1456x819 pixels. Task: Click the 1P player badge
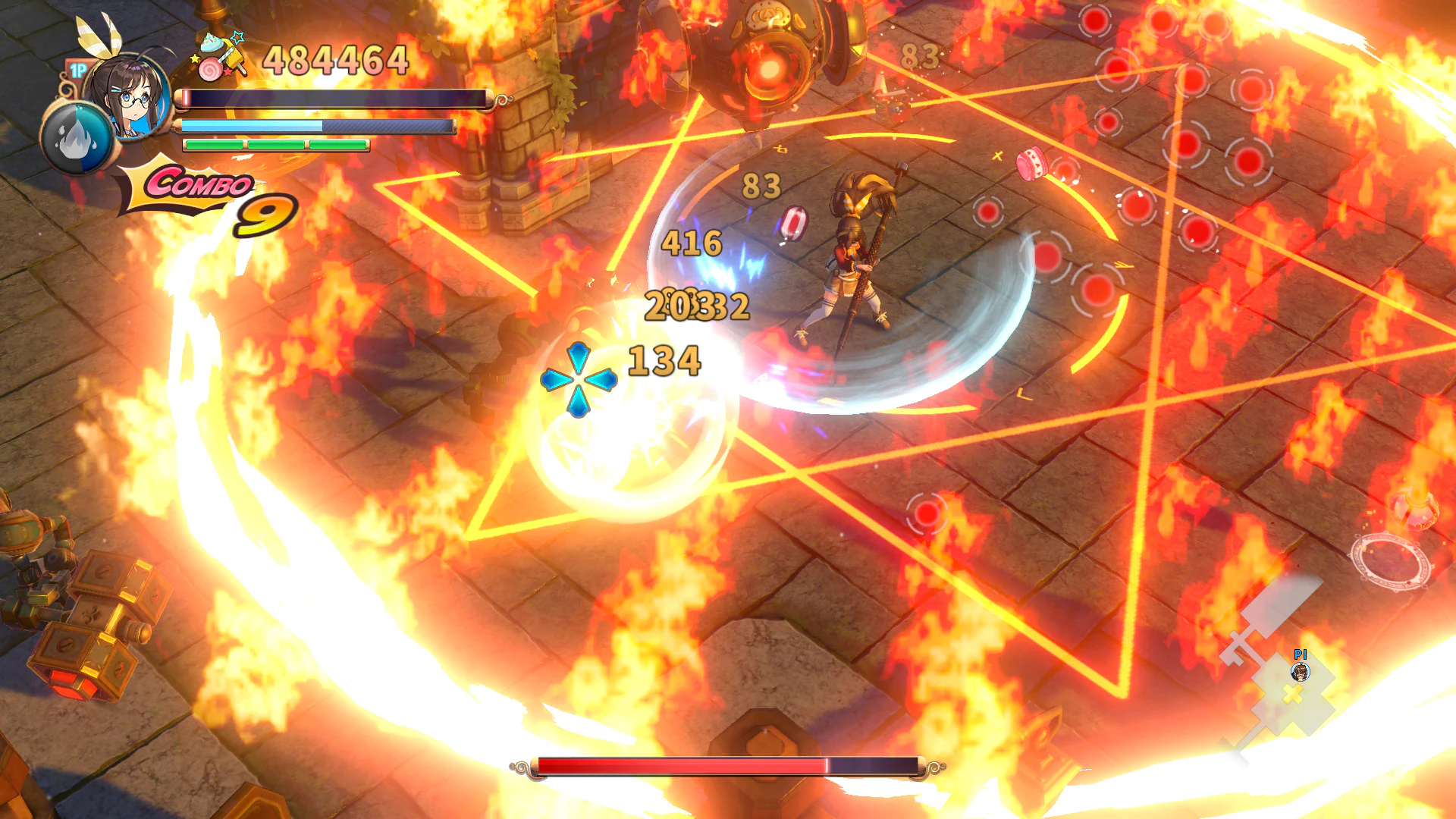pyautogui.click(x=78, y=70)
